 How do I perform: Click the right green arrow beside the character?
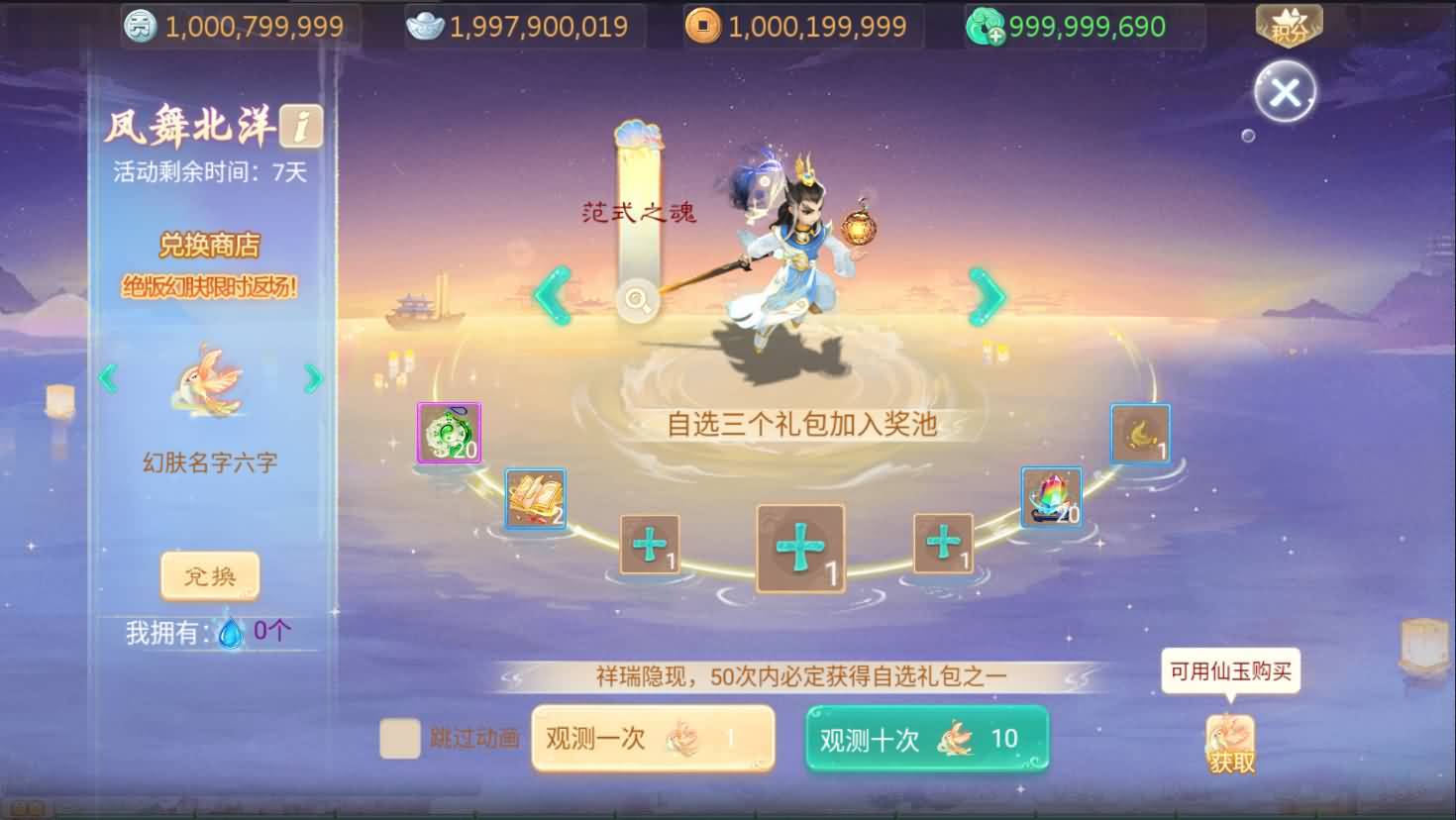[x=984, y=296]
